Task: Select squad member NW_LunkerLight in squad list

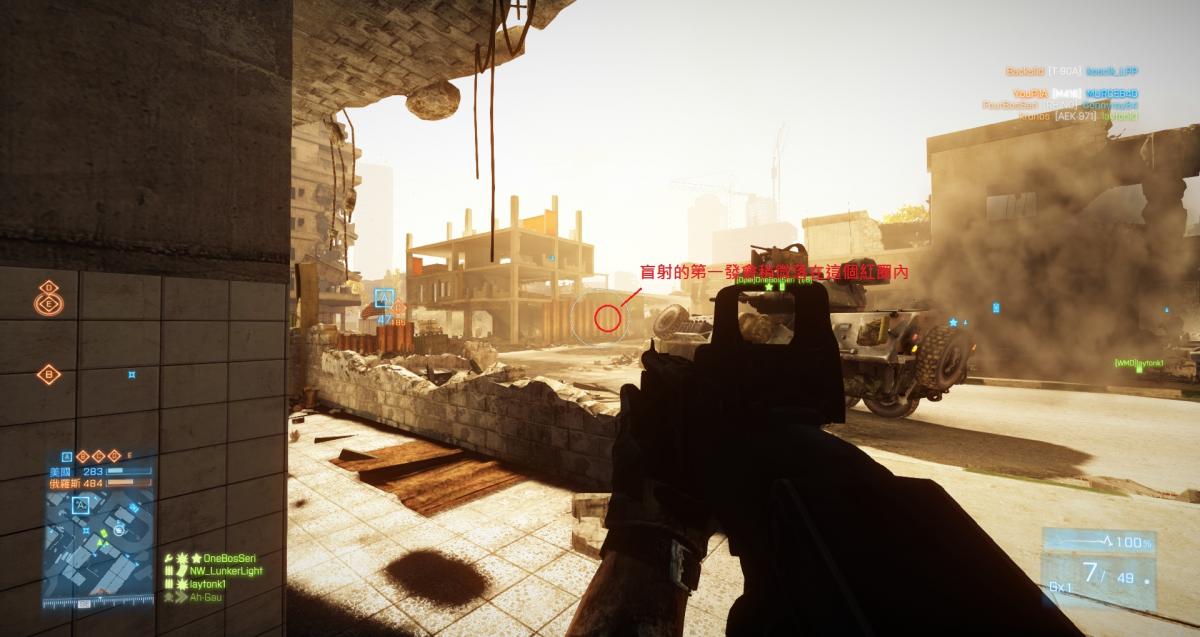Action: [x=217, y=570]
